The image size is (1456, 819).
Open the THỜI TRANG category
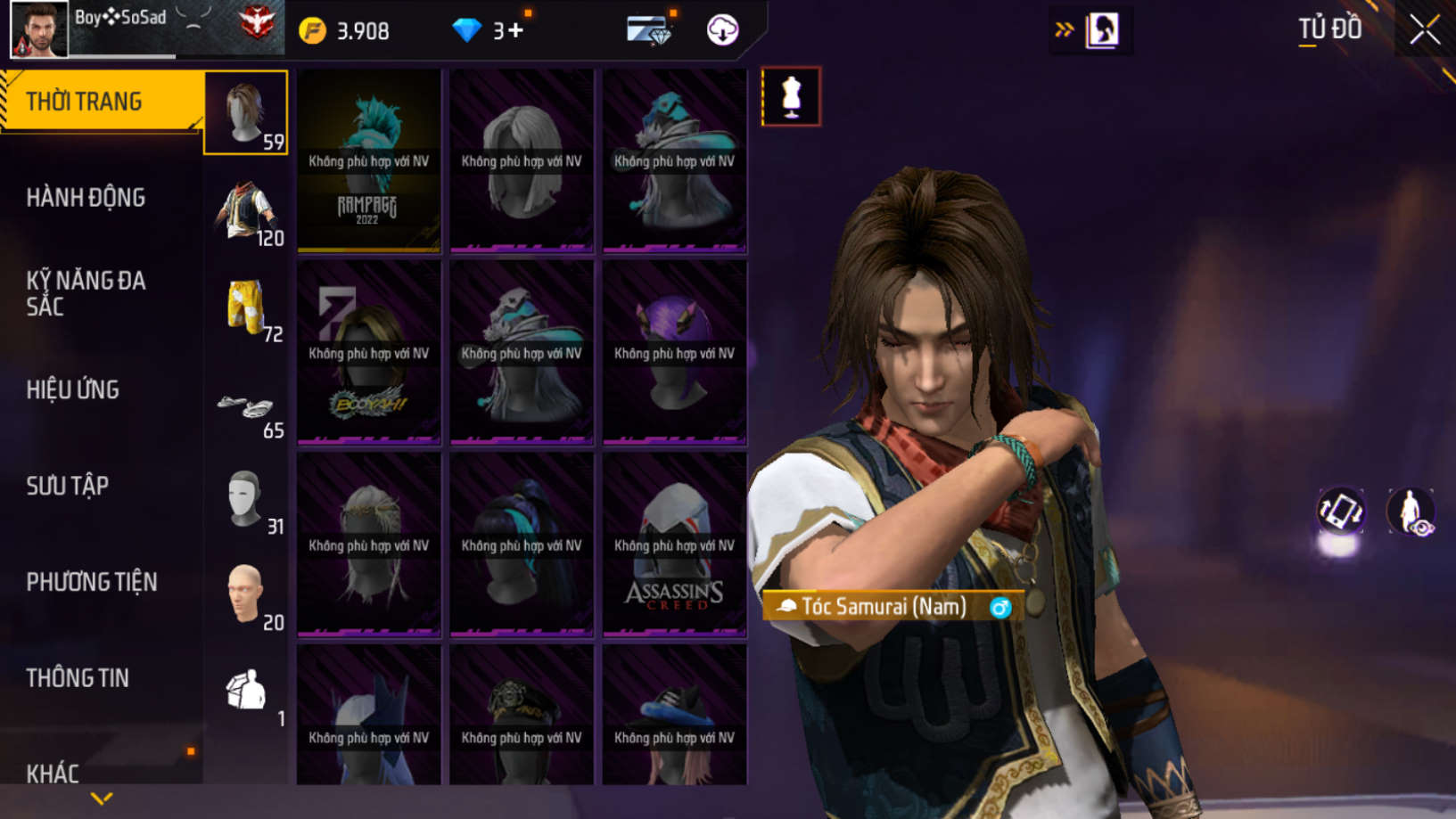point(85,102)
